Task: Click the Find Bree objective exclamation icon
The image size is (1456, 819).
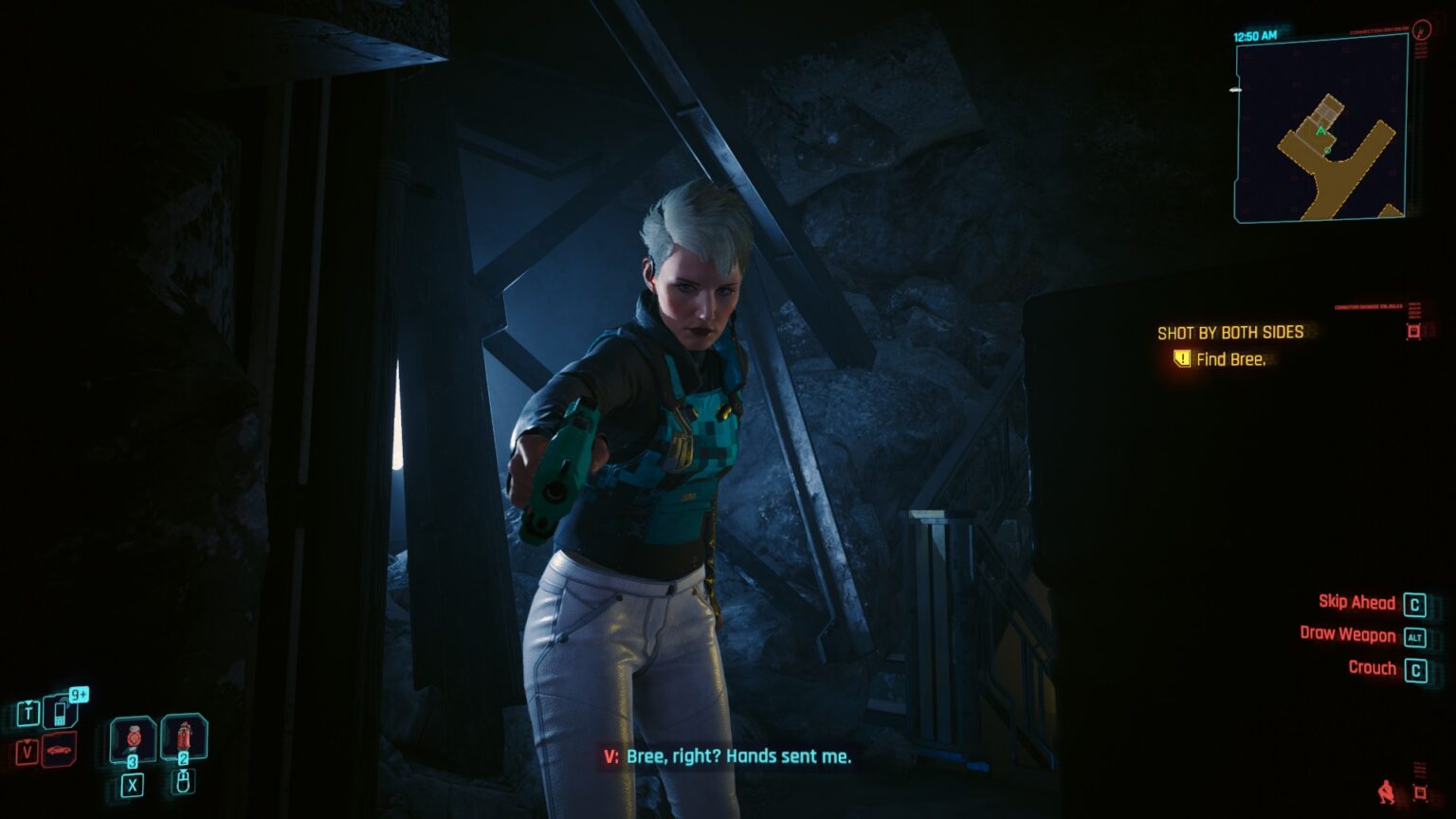Action: click(1181, 360)
